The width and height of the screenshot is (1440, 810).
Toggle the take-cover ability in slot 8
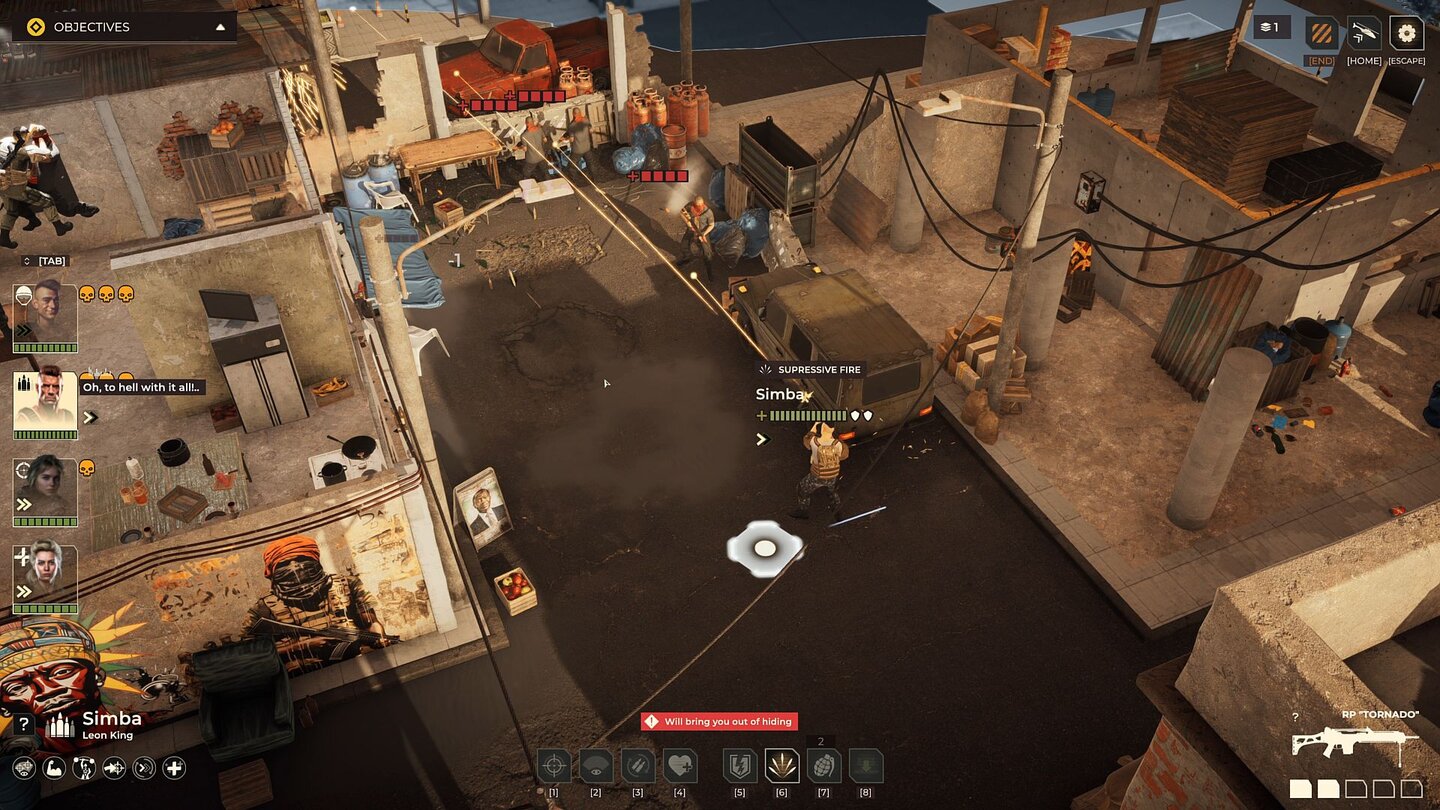[866, 766]
